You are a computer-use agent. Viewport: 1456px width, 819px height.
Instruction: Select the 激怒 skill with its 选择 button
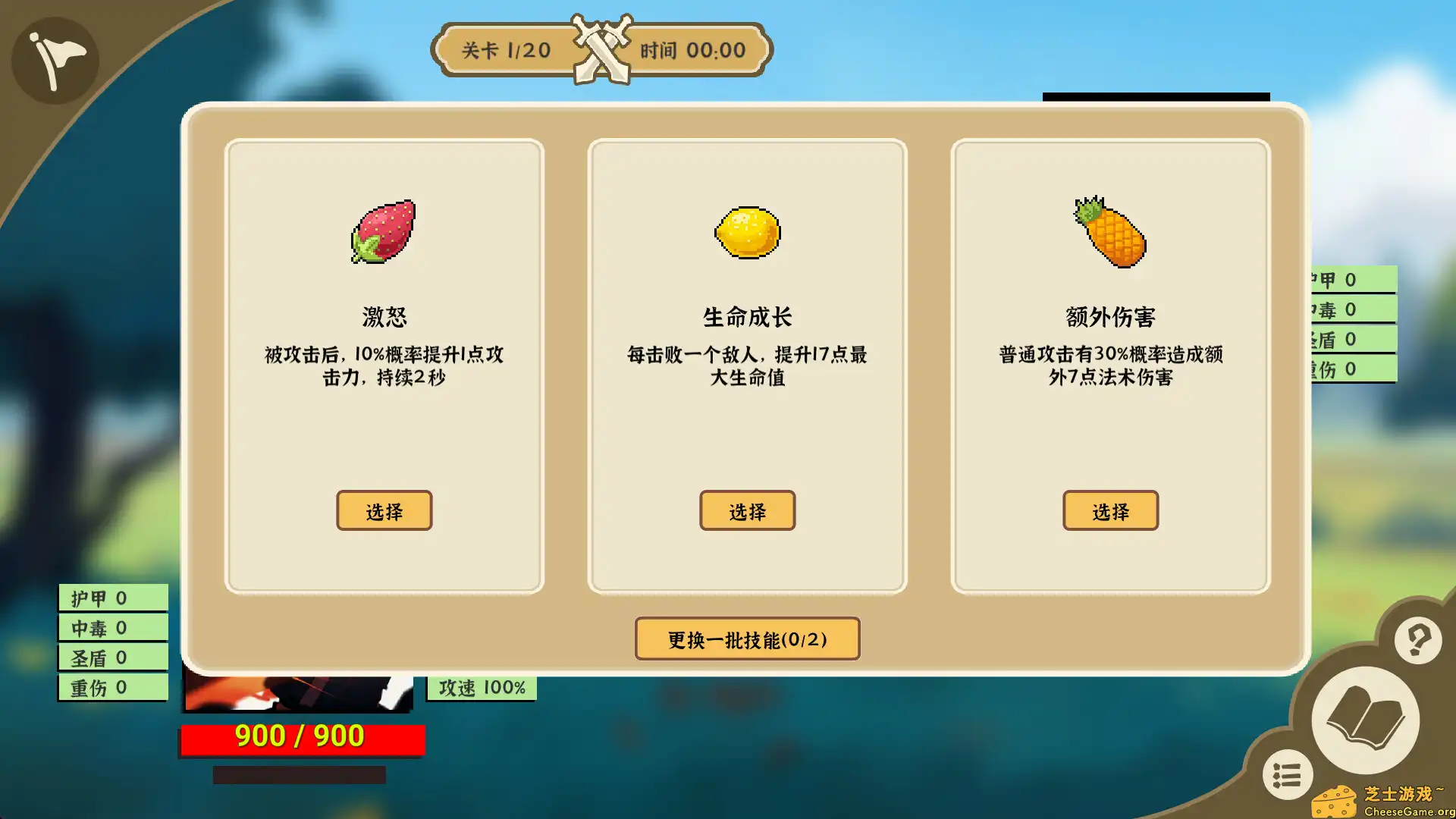(x=384, y=511)
